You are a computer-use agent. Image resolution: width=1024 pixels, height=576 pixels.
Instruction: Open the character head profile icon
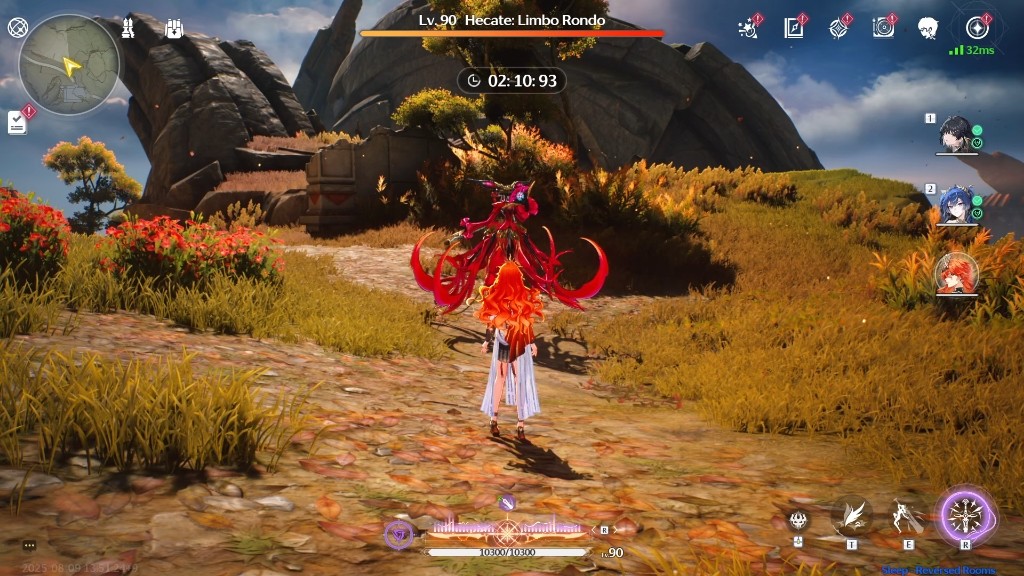click(x=928, y=28)
